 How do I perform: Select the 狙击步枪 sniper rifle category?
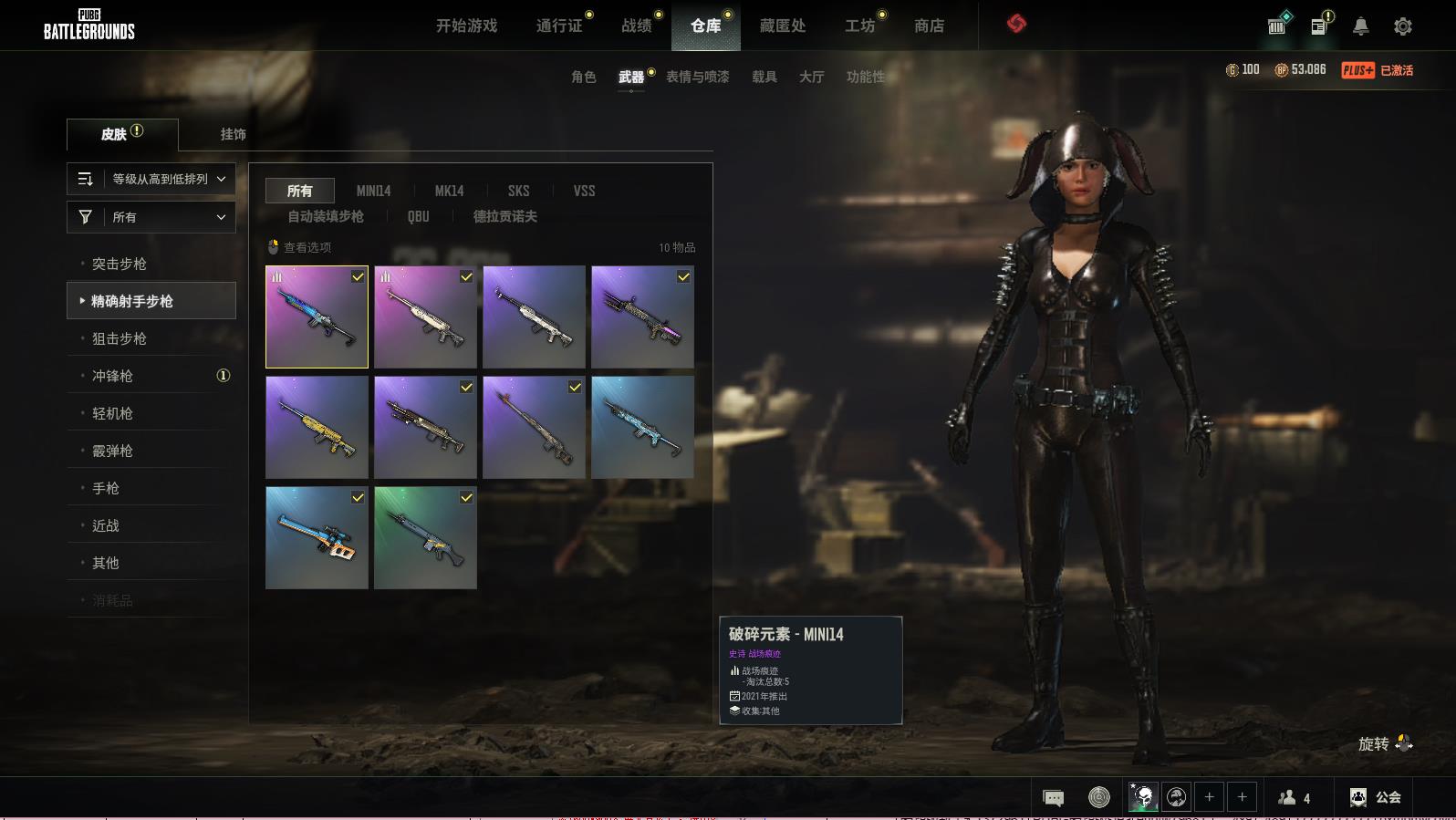click(120, 338)
